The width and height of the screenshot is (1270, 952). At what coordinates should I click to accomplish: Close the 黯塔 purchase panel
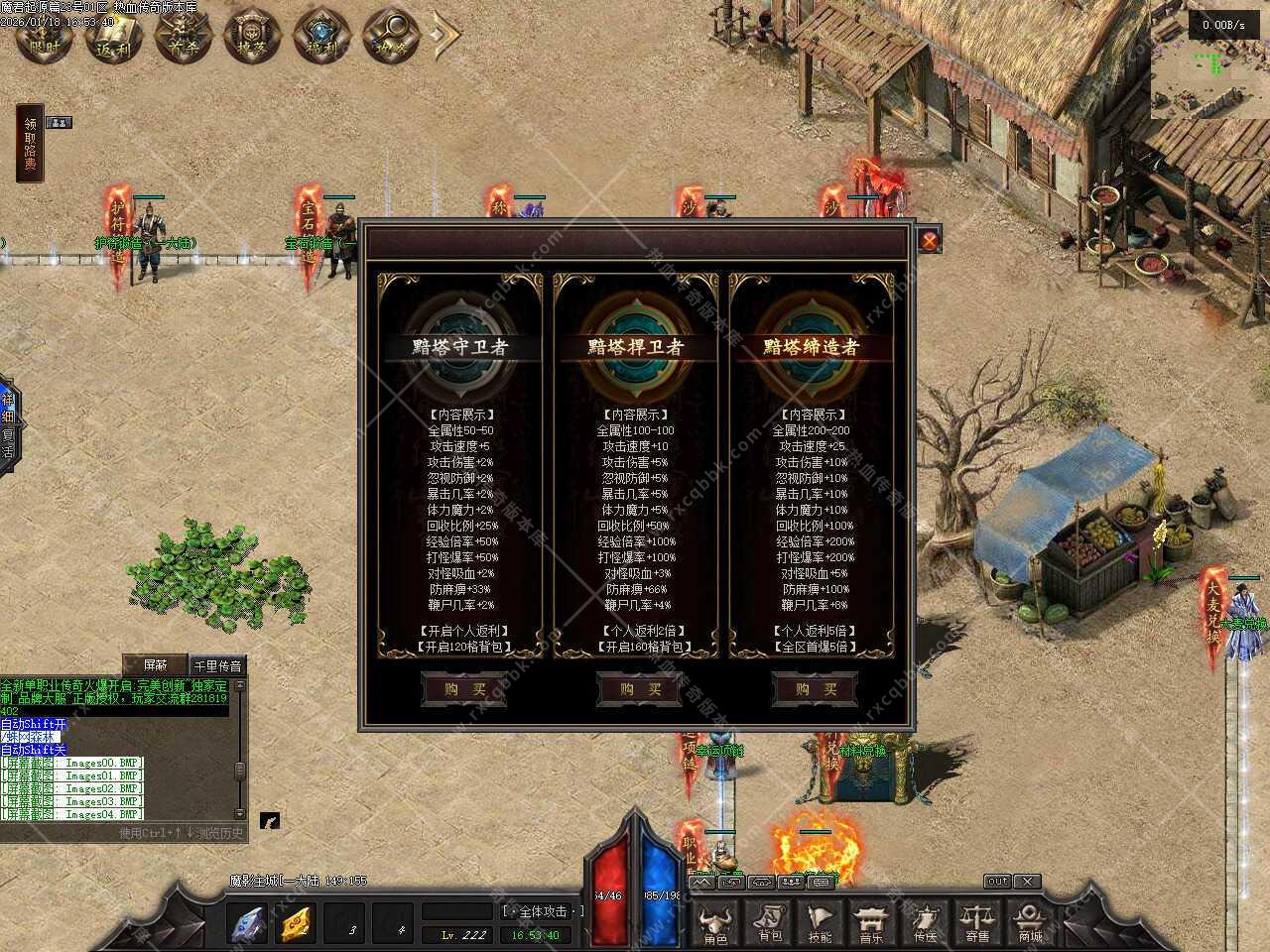(x=929, y=240)
